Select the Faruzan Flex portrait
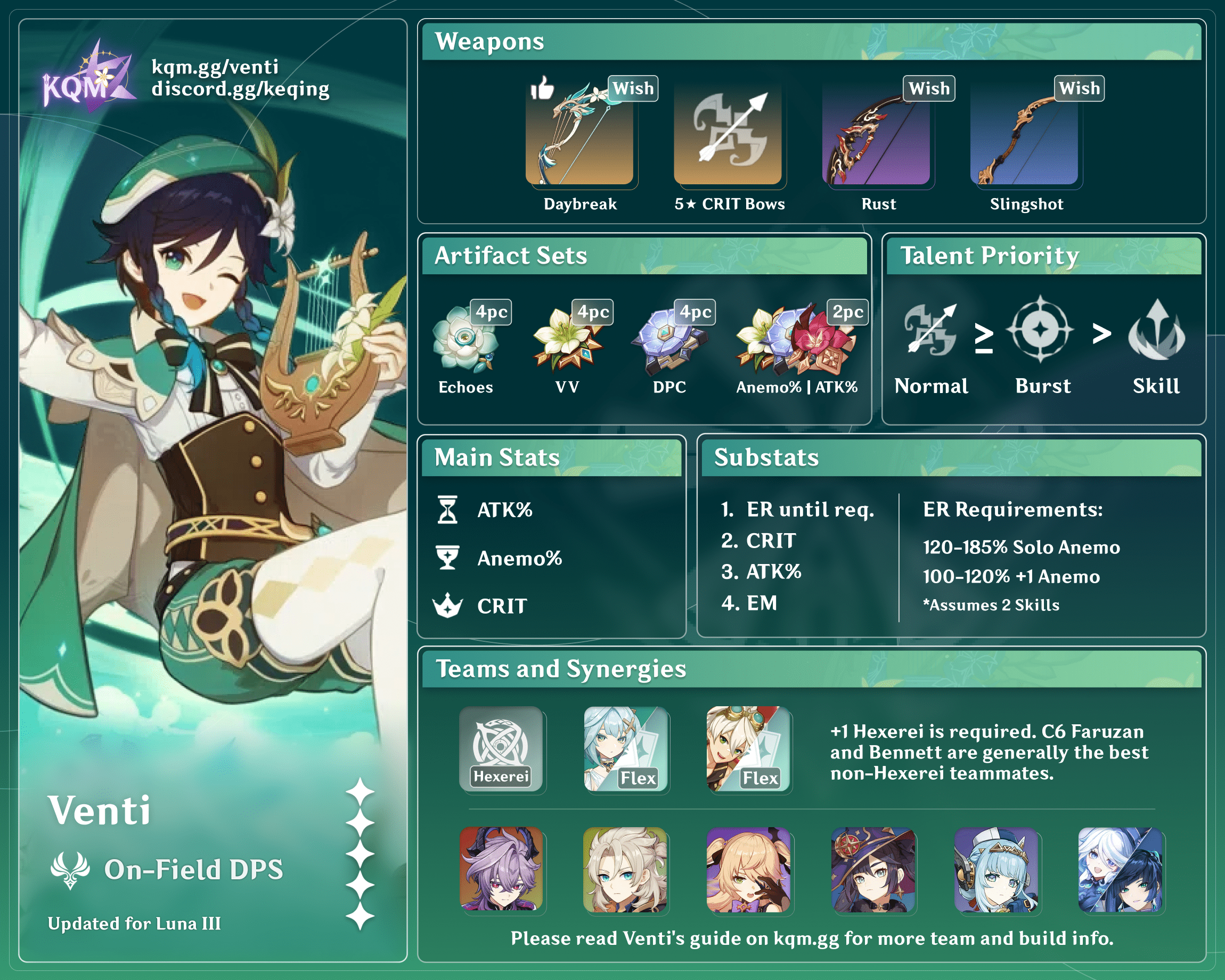 coord(625,749)
